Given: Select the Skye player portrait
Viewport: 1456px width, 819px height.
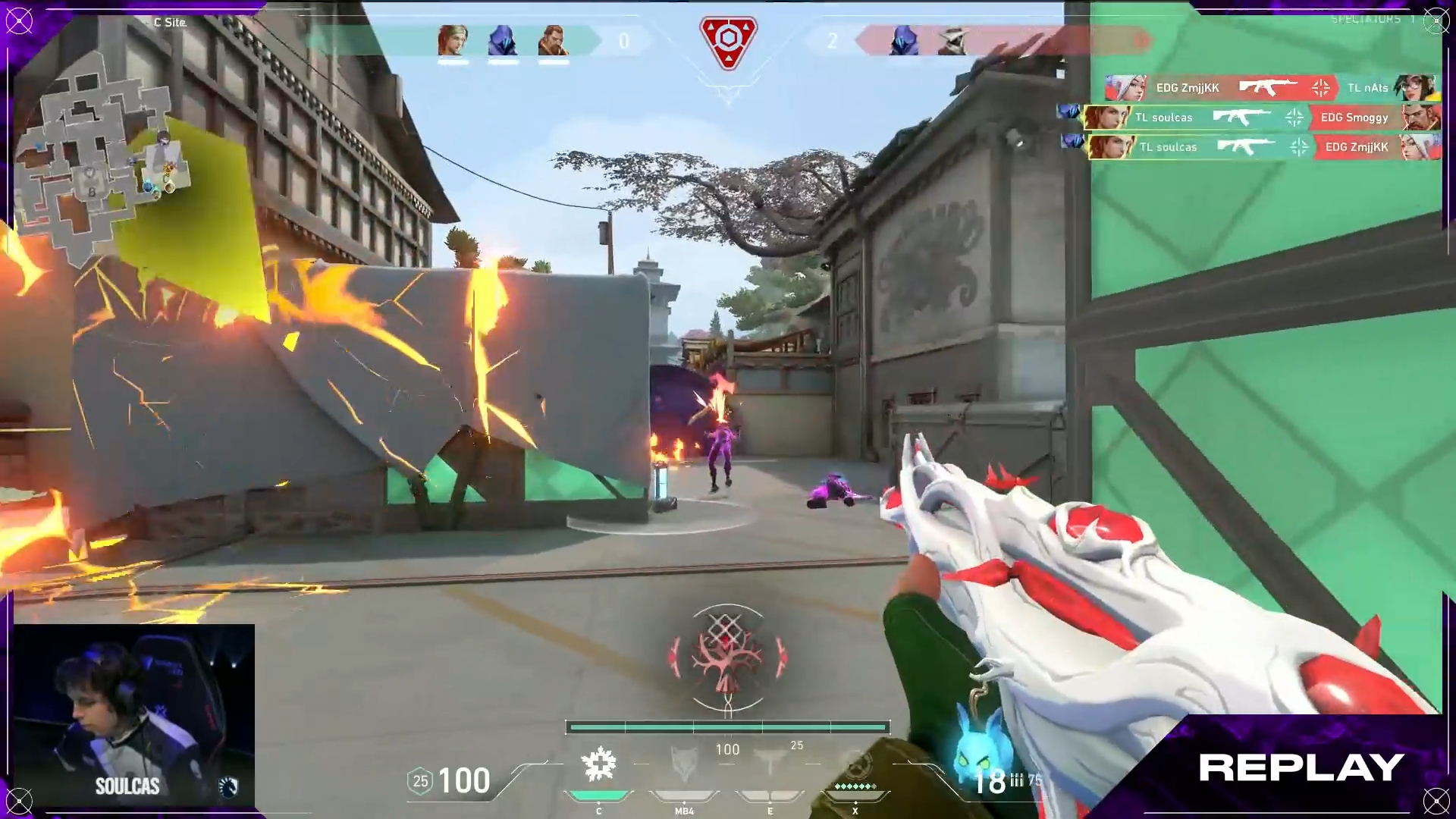Looking at the screenshot, I should (x=453, y=41).
